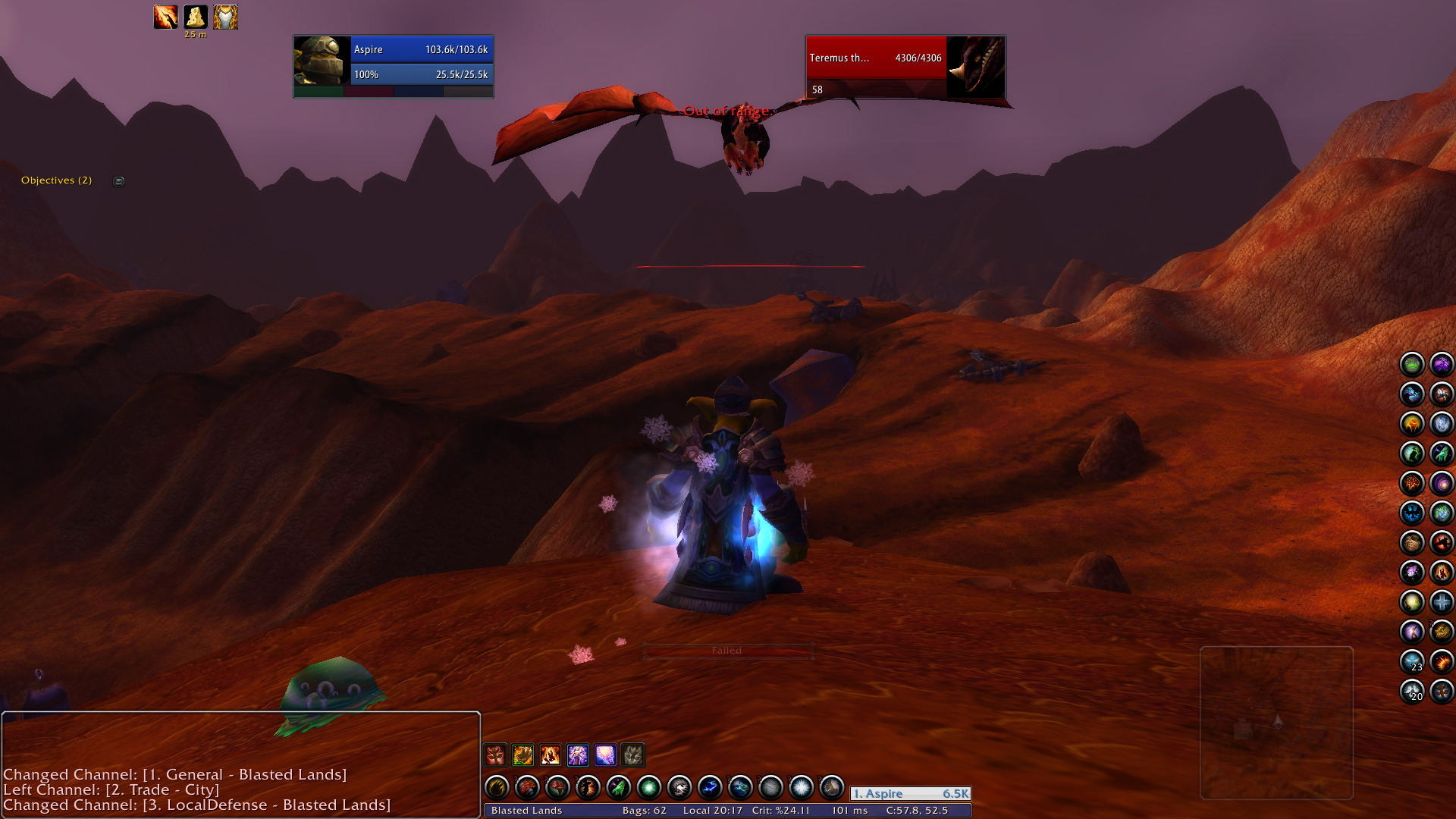1456x819 pixels.
Task: Cast the glowing green orb spell
Action: 649,788
